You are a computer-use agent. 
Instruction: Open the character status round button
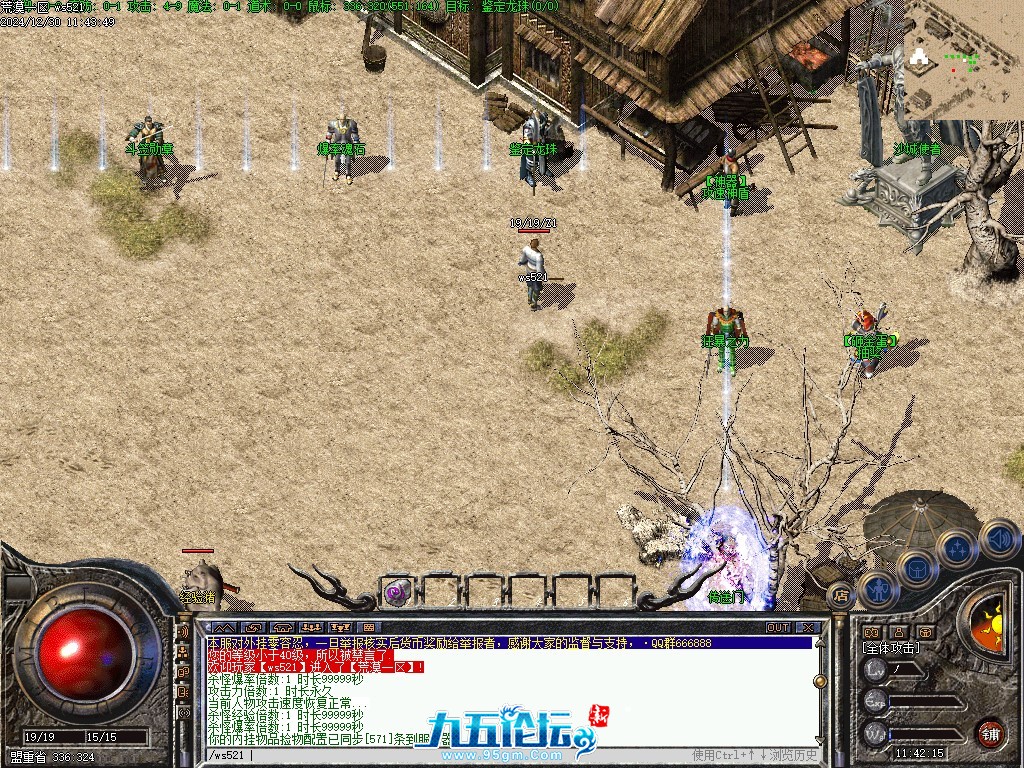tap(878, 589)
